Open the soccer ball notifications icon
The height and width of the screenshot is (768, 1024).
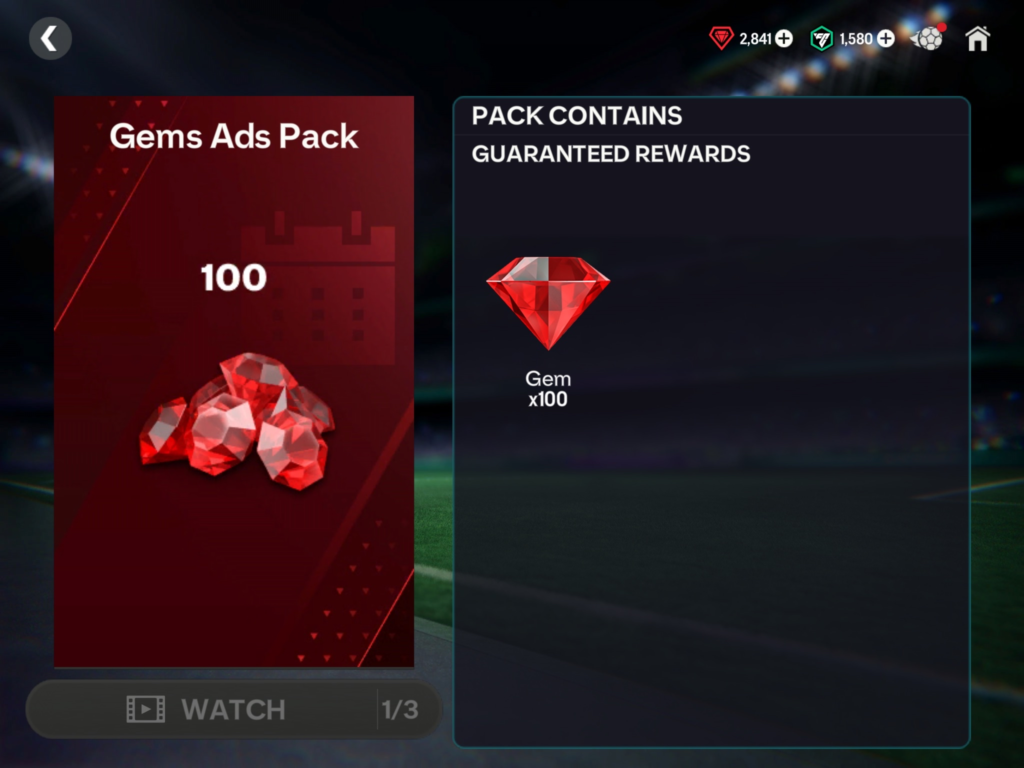point(929,39)
